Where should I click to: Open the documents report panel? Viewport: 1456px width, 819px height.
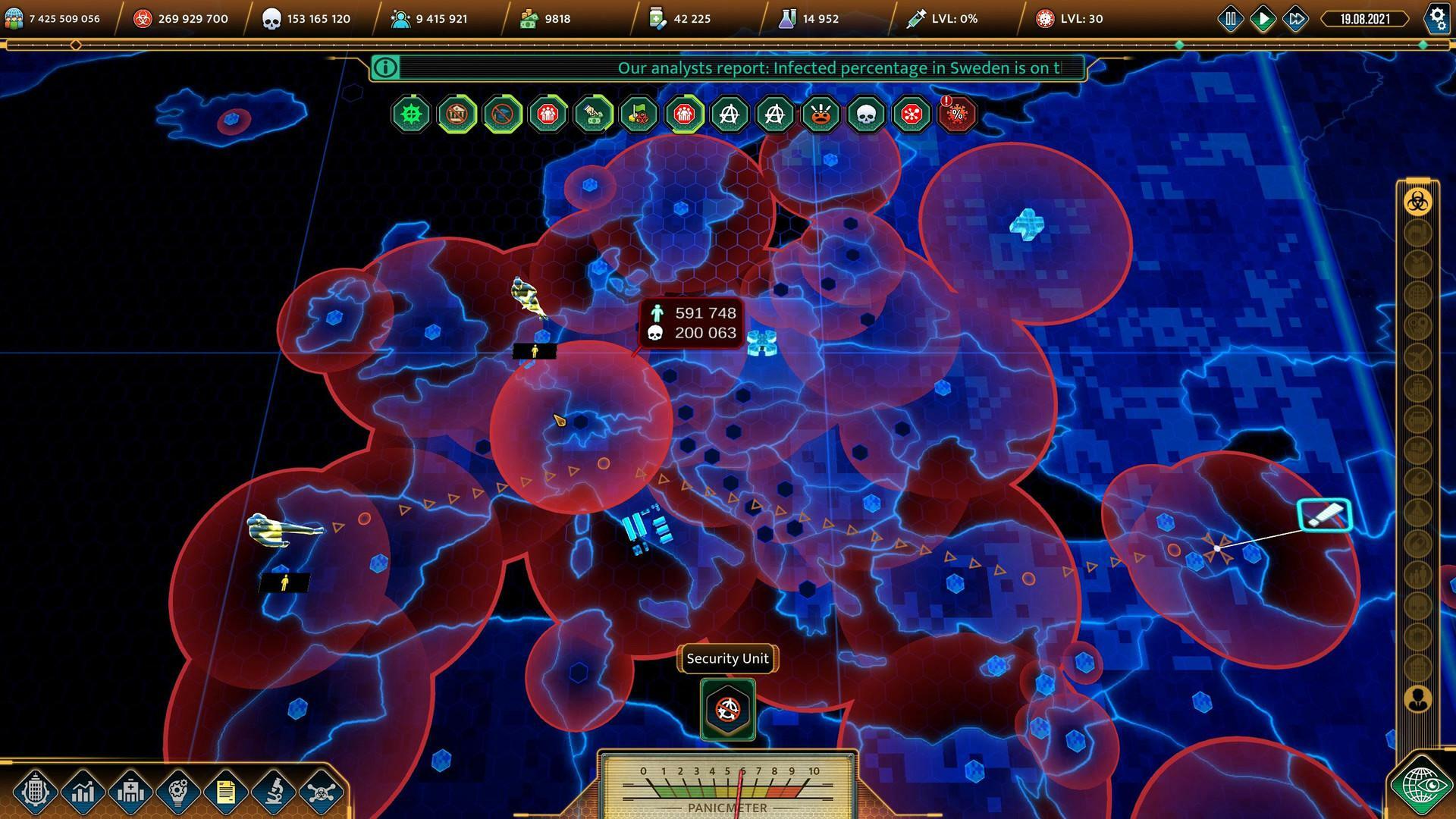tap(224, 791)
